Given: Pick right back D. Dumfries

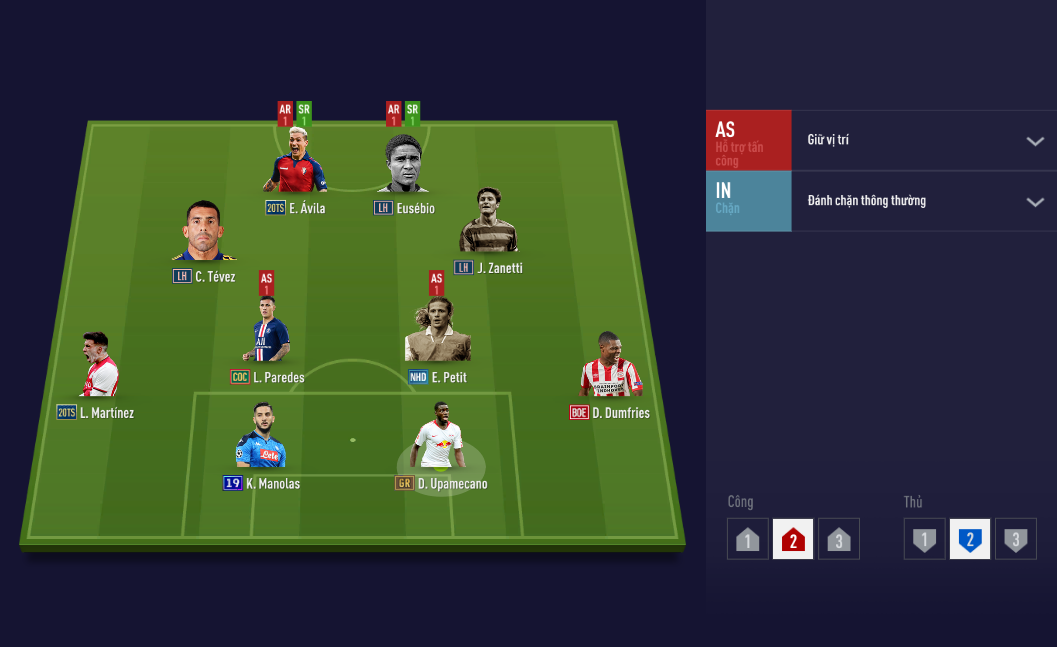Looking at the screenshot, I should [x=609, y=368].
